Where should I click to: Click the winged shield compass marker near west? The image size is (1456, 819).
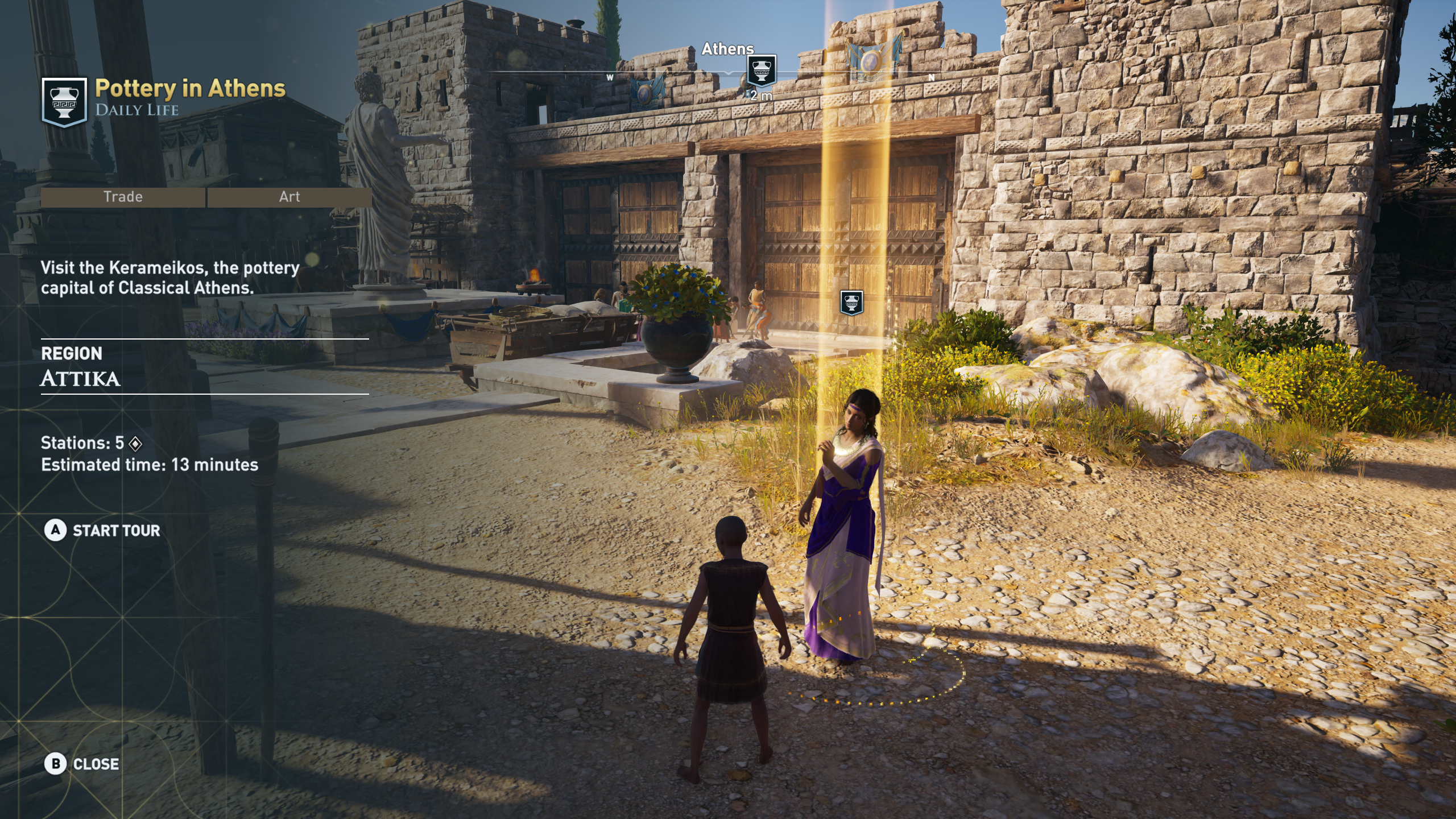(x=647, y=90)
